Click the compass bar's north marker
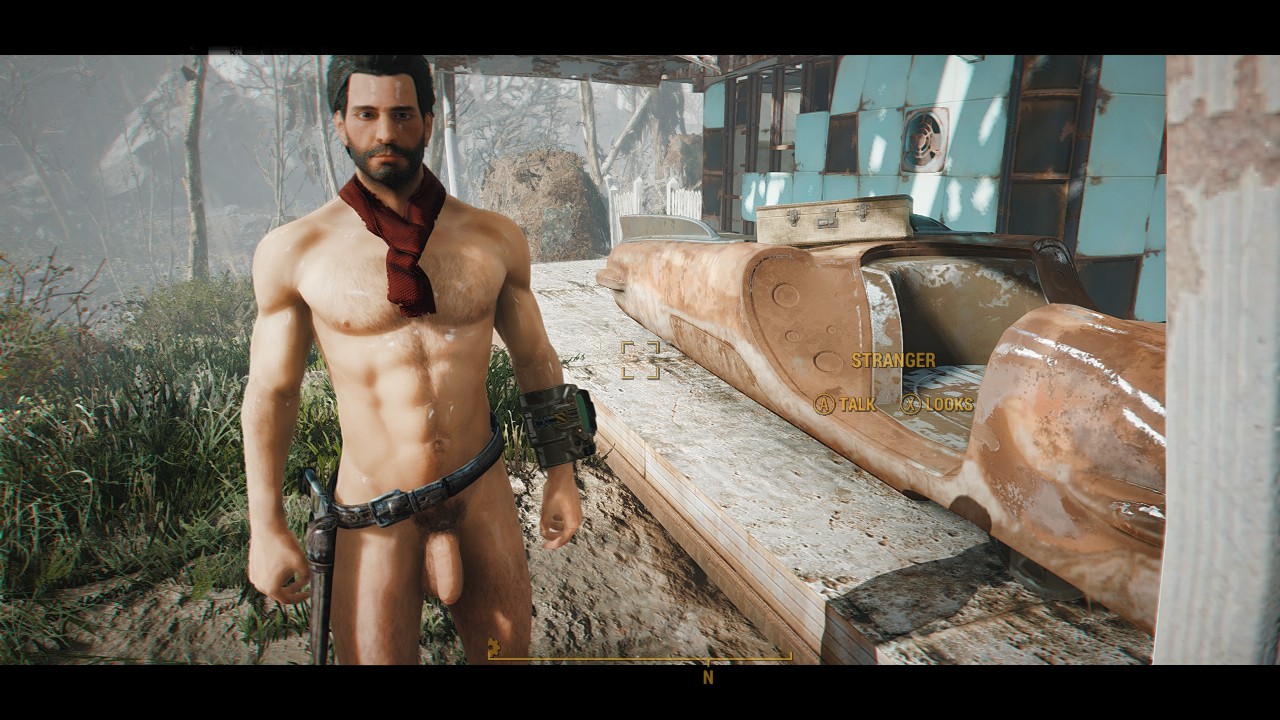The image size is (1280, 720). click(708, 676)
